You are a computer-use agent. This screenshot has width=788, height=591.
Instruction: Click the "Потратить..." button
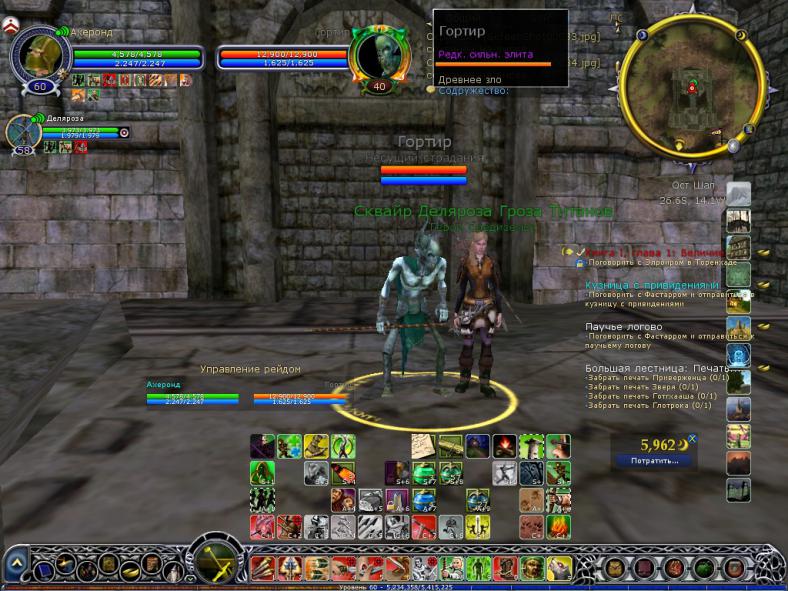(653, 461)
